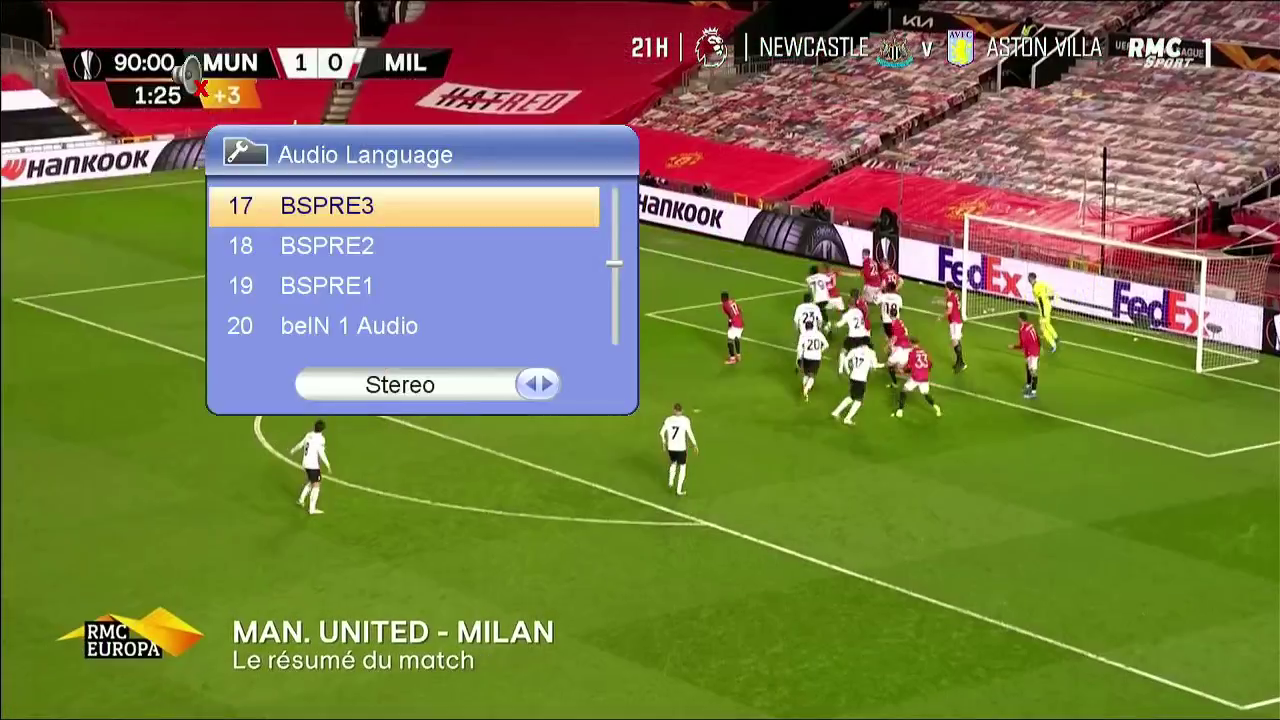Viewport: 1280px width, 720px height.
Task: Toggle the Stereo mode arrow button
Action: pyautogui.click(x=538, y=384)
